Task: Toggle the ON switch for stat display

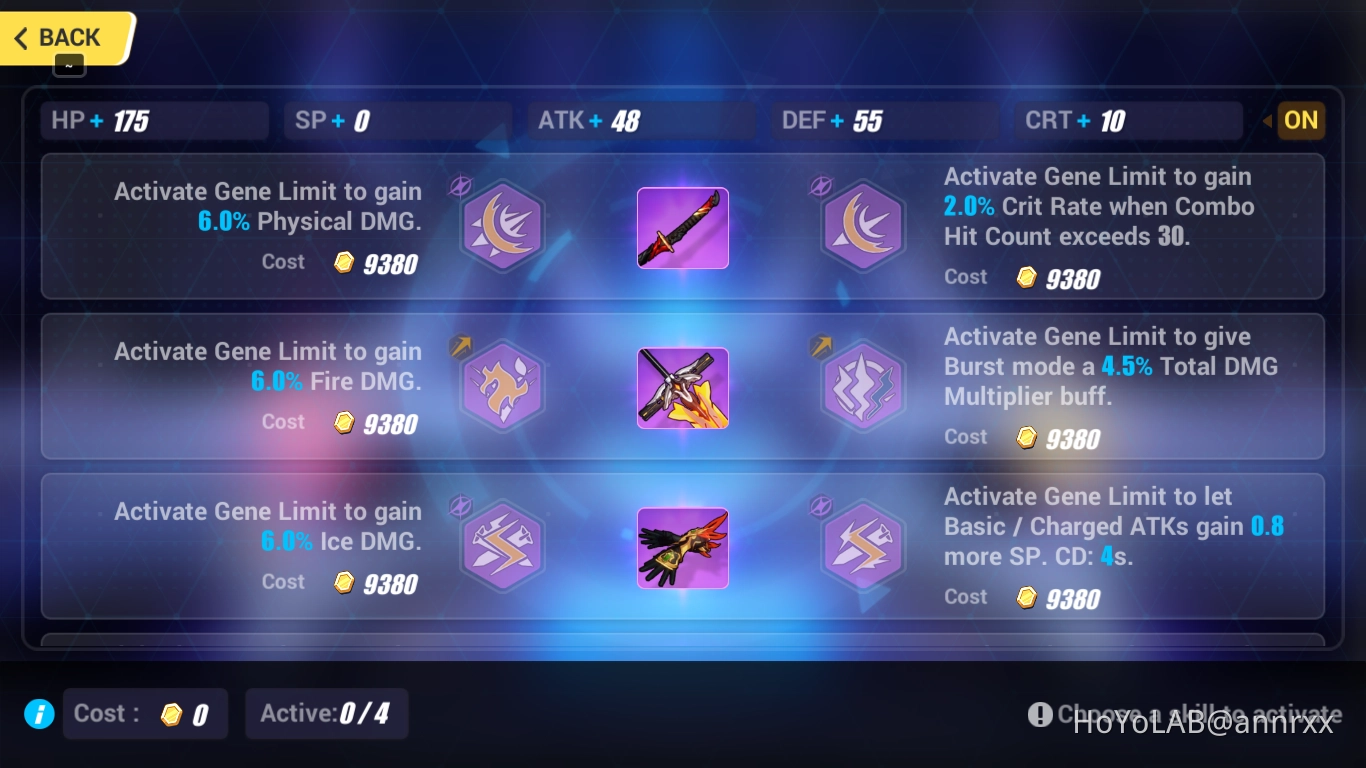Action: click(1301, 120)
